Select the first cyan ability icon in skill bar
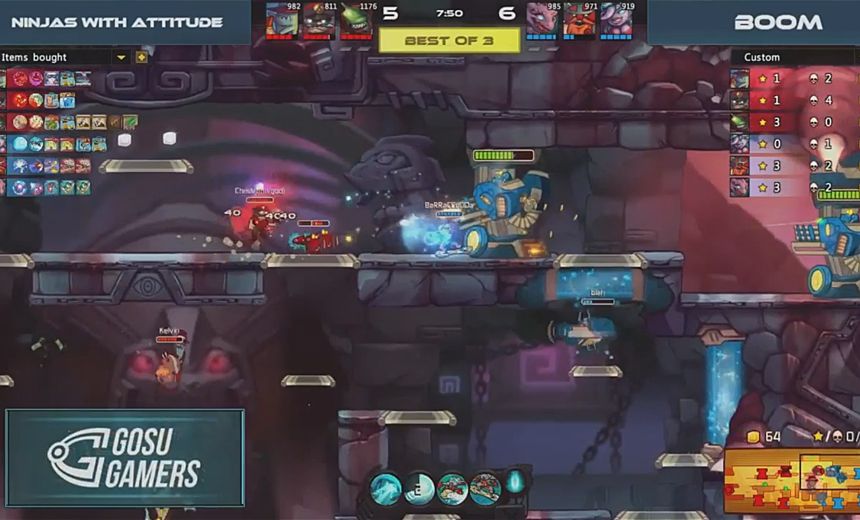The image size is (860, 520). point(386,488)
